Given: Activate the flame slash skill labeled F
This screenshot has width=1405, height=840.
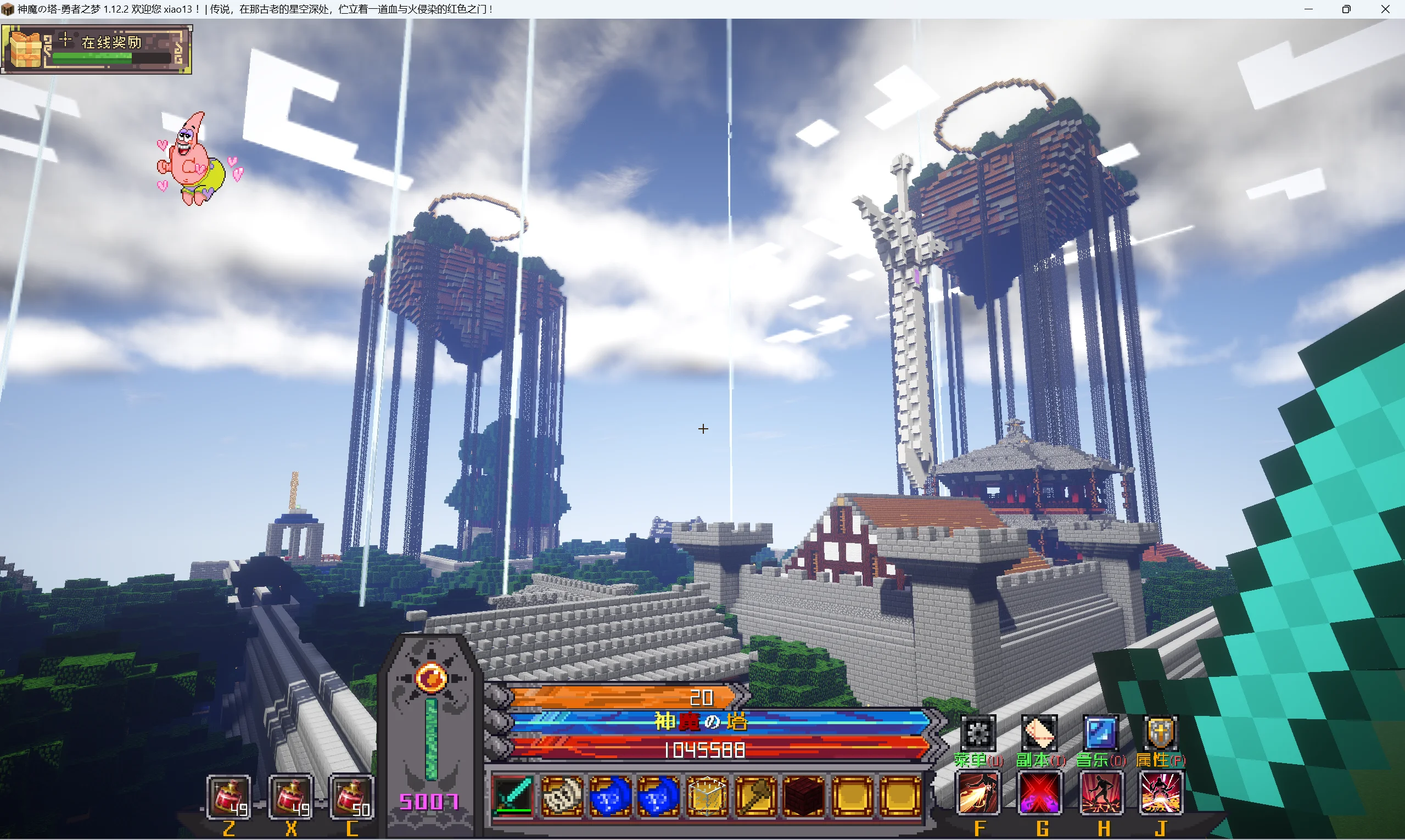Looking at the screenshot, I should [978, 793].
